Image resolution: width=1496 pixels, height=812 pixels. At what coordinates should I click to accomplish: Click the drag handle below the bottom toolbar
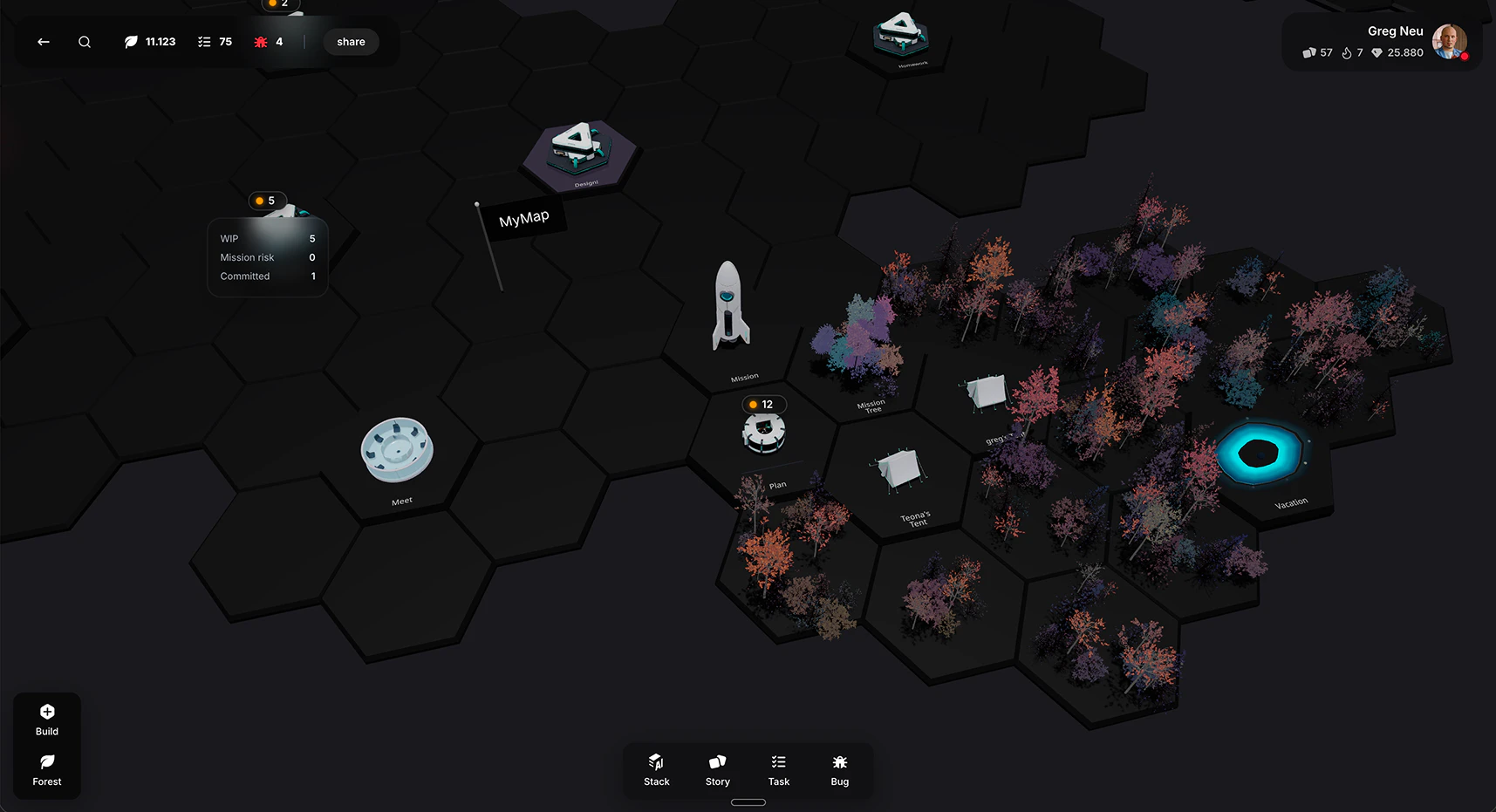click(748, 802)
